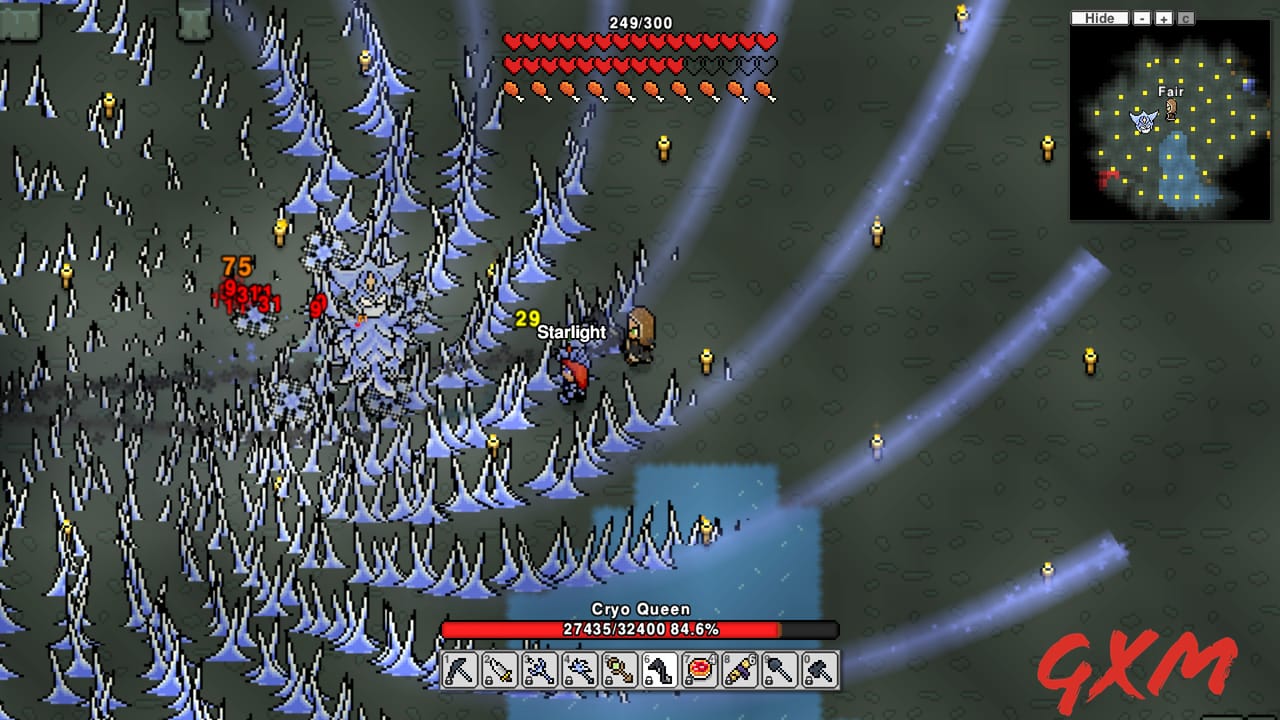Toggle the lock on hotbar slot 1

[448, 680]
